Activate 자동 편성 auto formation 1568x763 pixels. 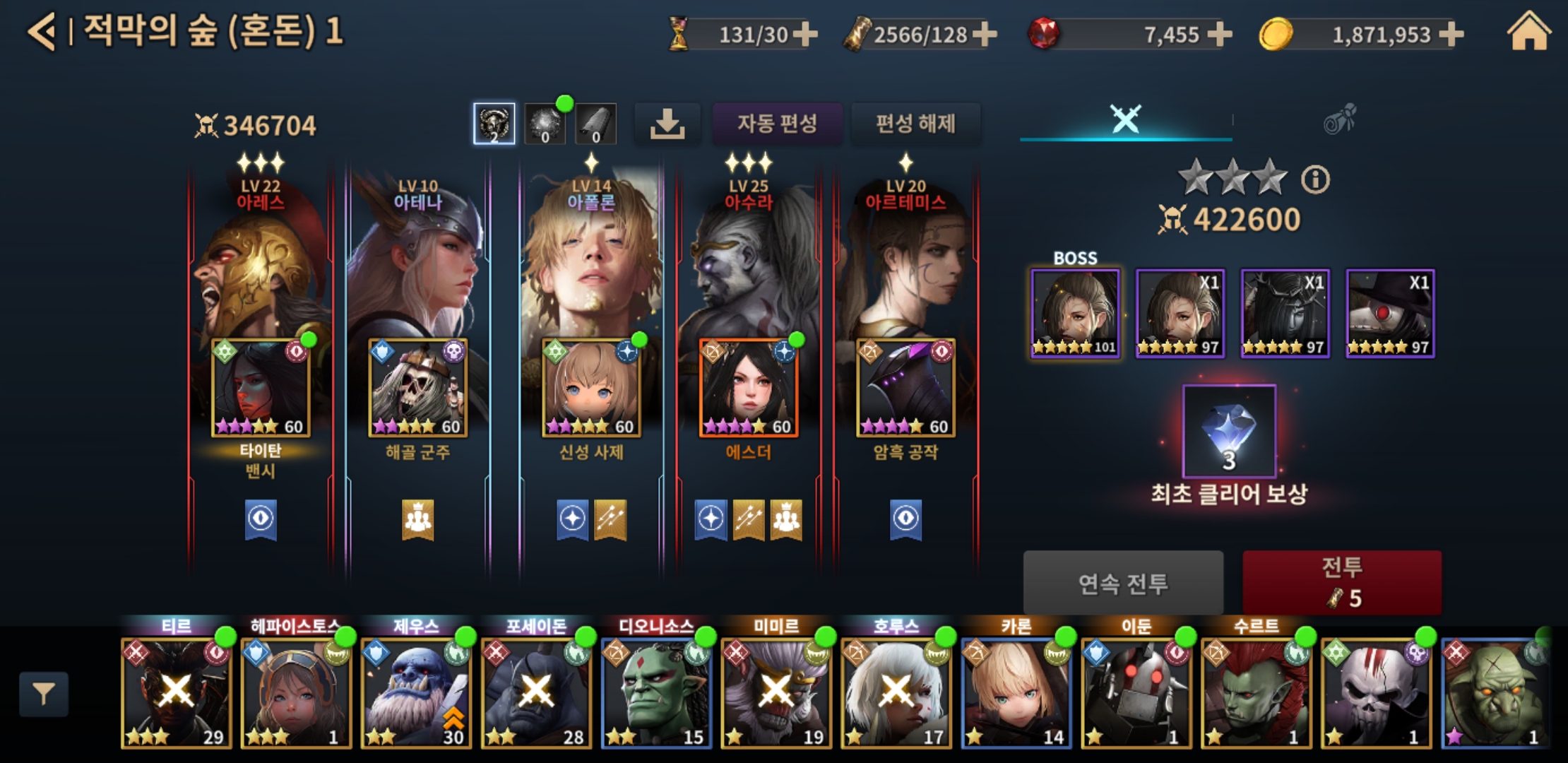(777, 124)
